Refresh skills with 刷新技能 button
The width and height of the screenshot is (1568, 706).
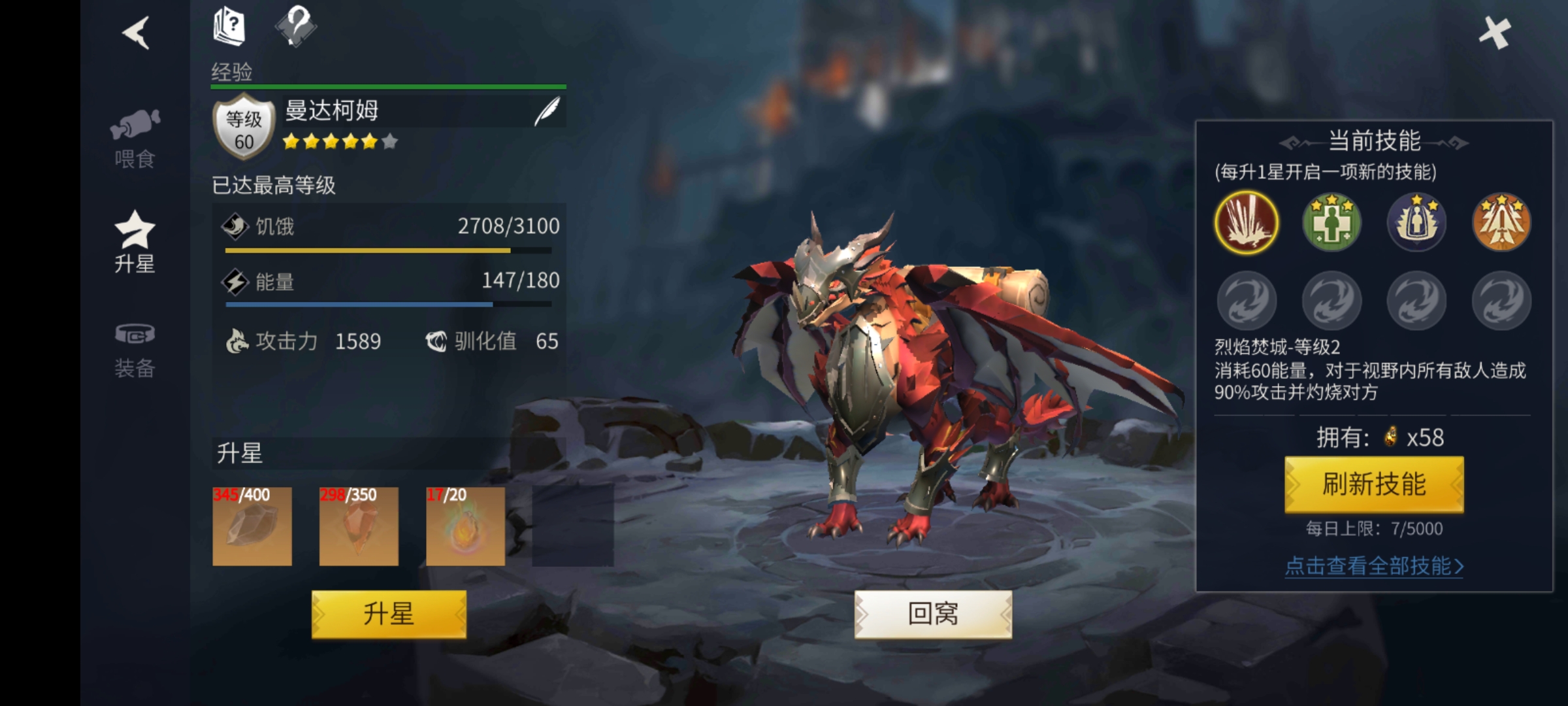[1374, 484]
